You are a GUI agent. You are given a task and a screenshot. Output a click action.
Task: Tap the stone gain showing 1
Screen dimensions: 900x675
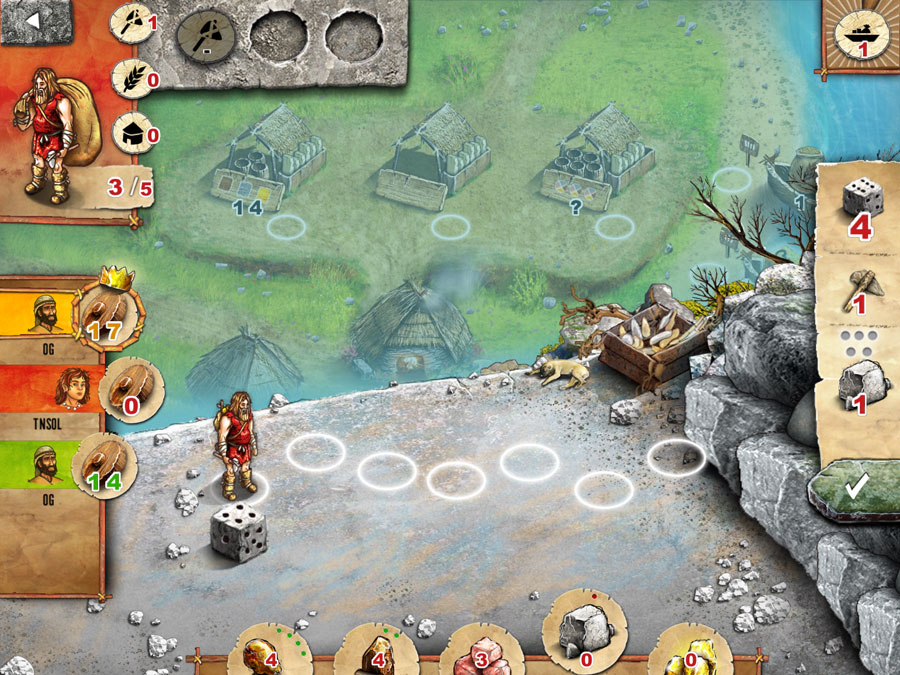pyautogui.click(x=860, y=385)
